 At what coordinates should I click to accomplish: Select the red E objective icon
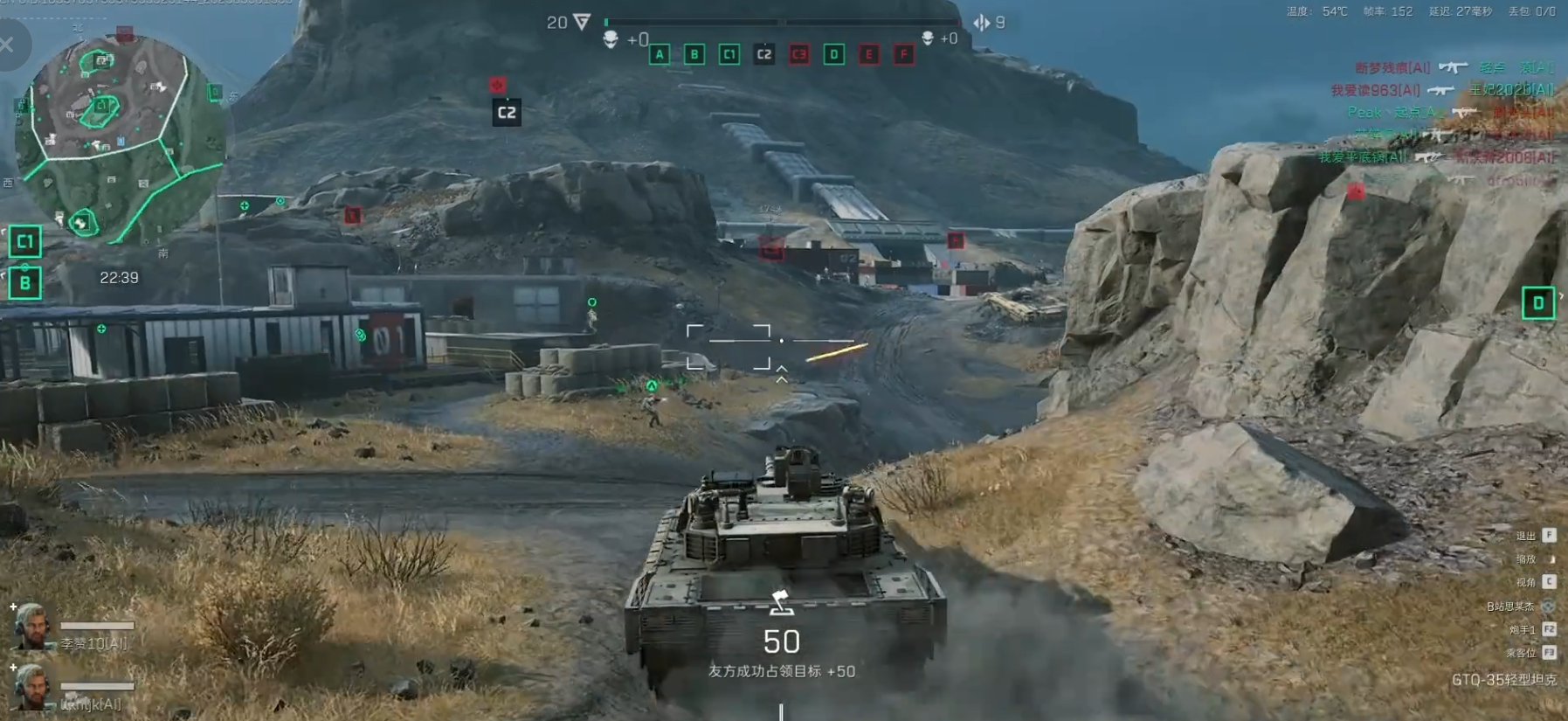point(868,54)
